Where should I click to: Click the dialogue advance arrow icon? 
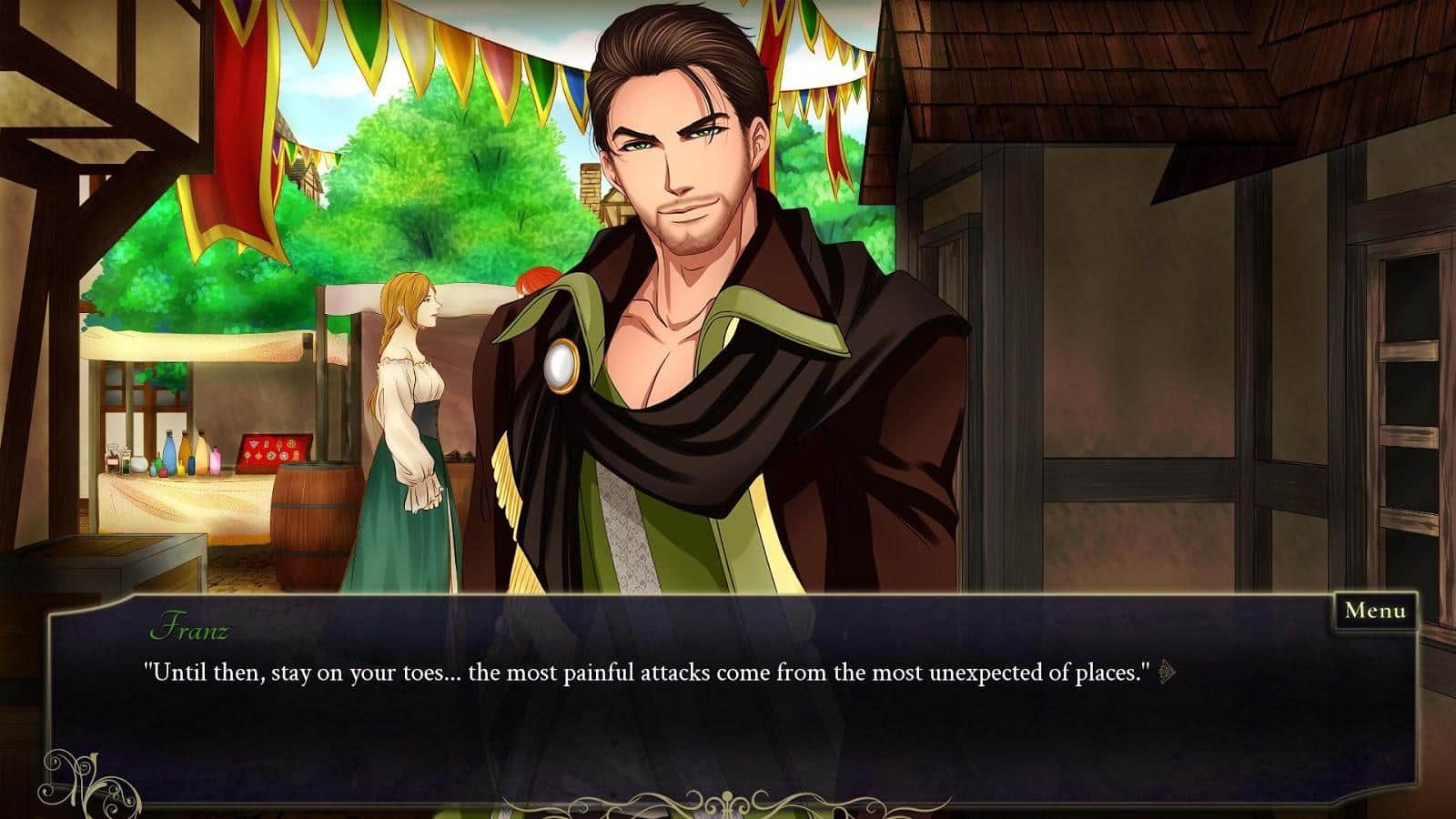(x=1168, y=673)
